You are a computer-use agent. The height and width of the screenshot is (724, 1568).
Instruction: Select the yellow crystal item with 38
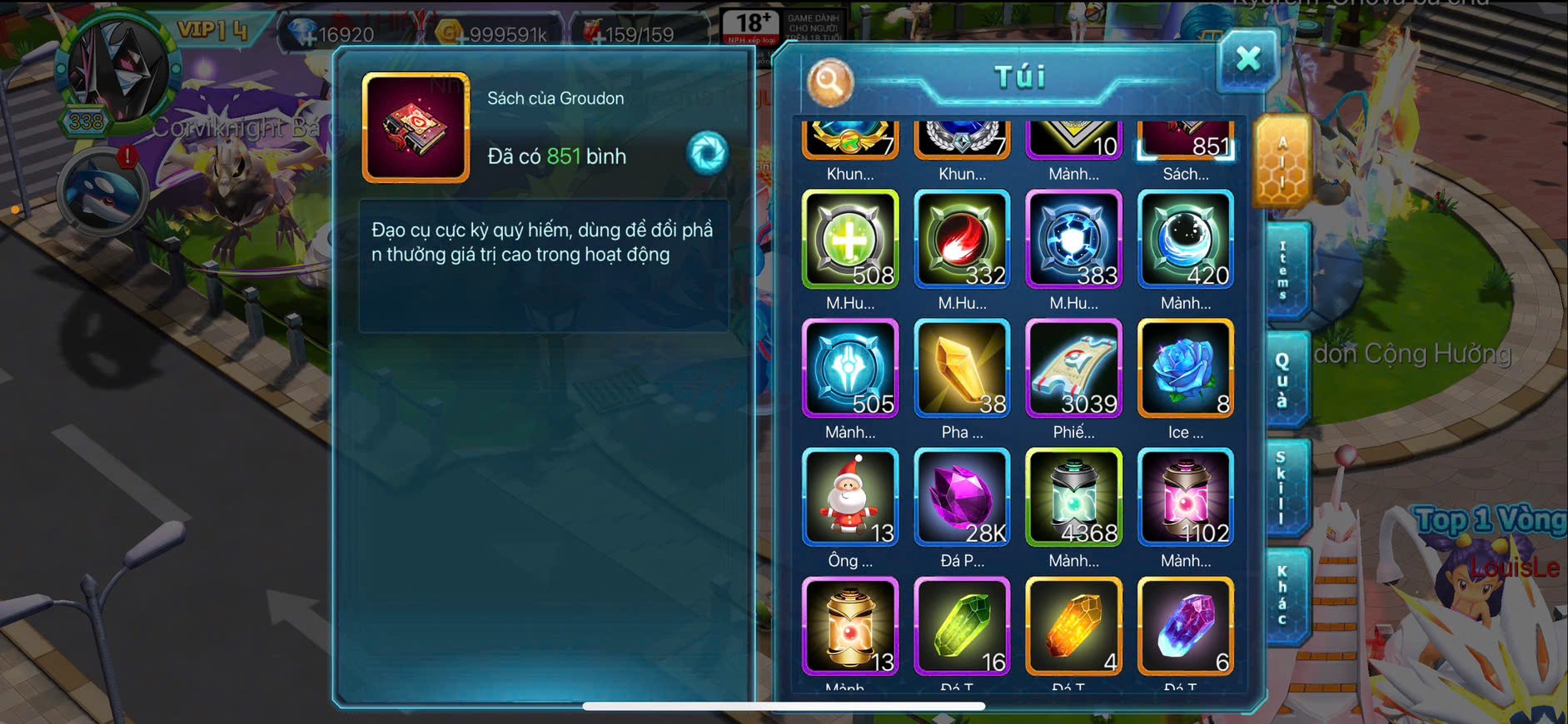[962, 369]
